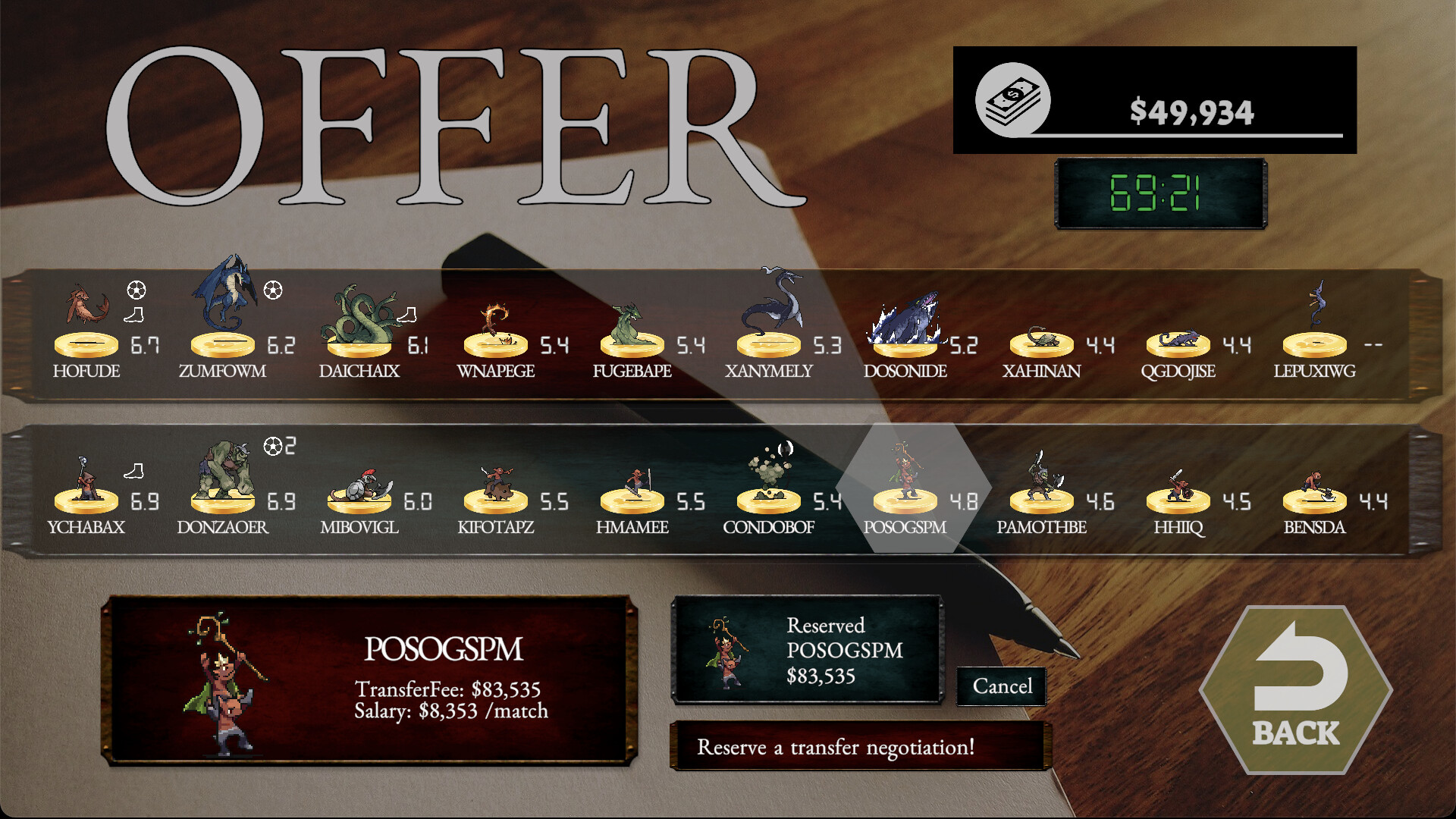Select the XANYMELY serpent creature

(773, 303)
